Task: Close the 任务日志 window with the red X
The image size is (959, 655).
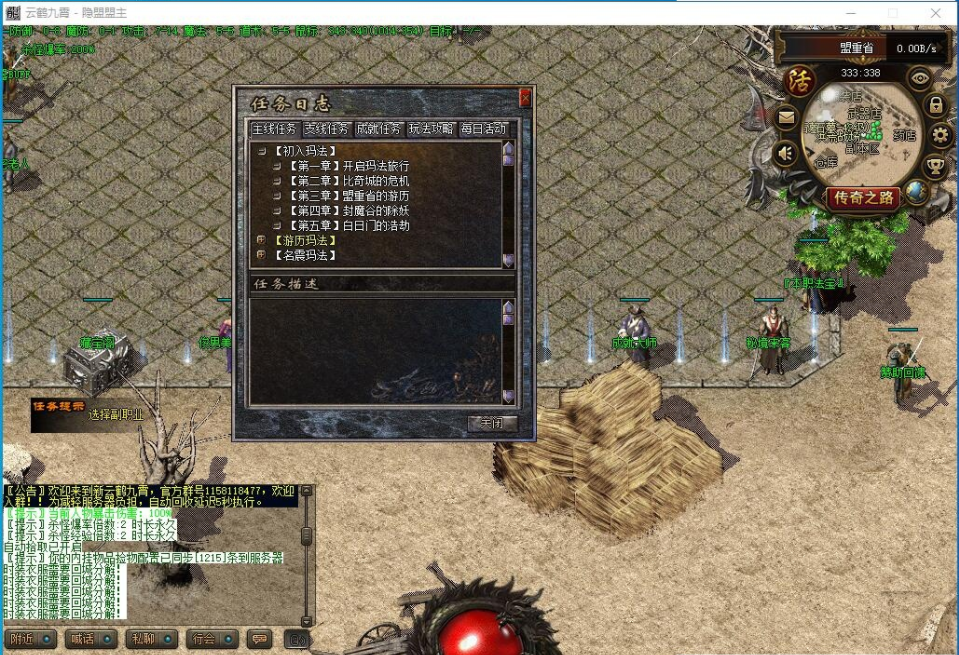Action: click(525, 99)
